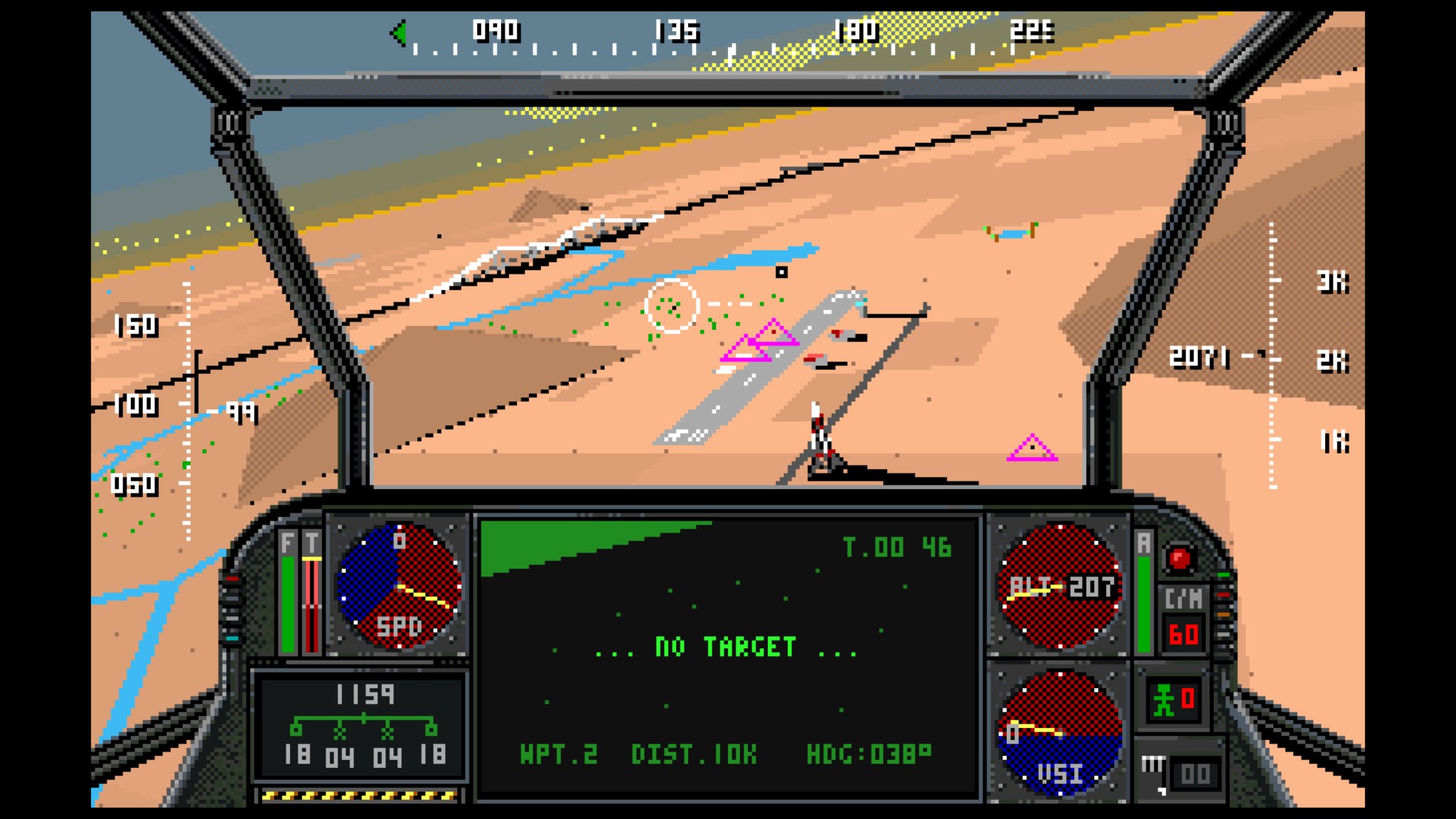Flip the red switch on the left side panel

232,578
